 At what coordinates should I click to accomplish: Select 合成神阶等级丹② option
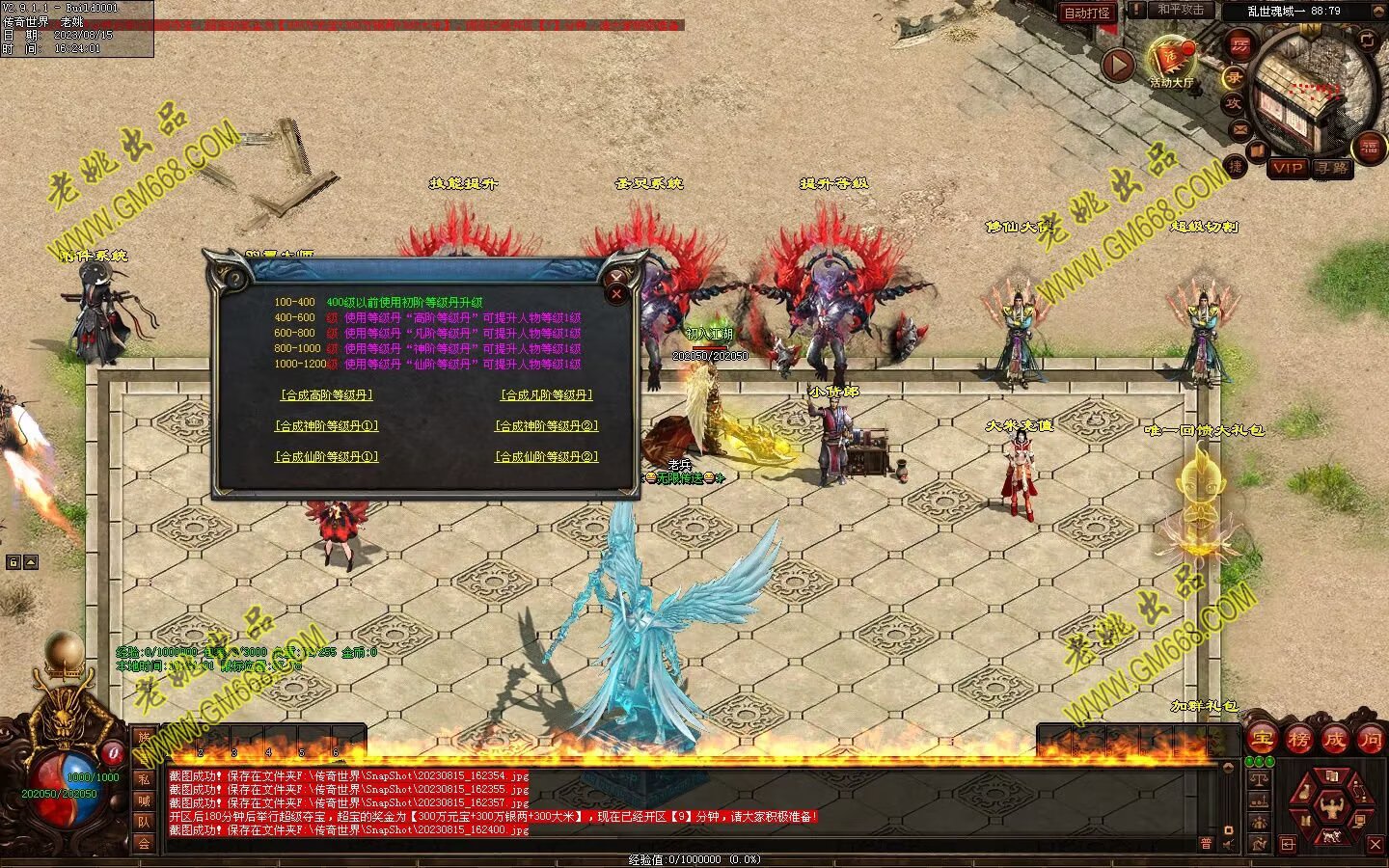[546, 426]
